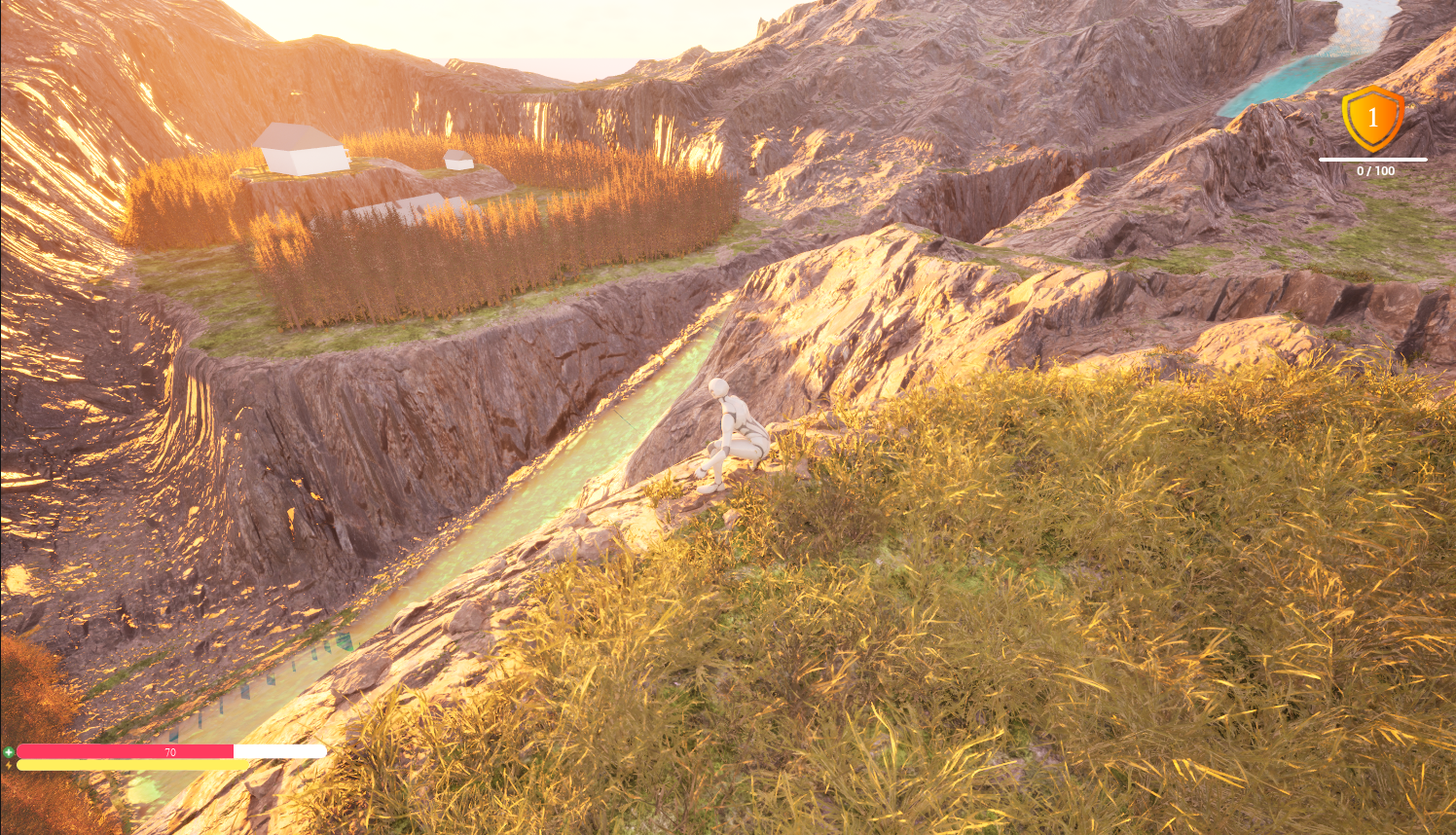
Task: Click the heal cross beside the health bar
Action: pos(8,751)
